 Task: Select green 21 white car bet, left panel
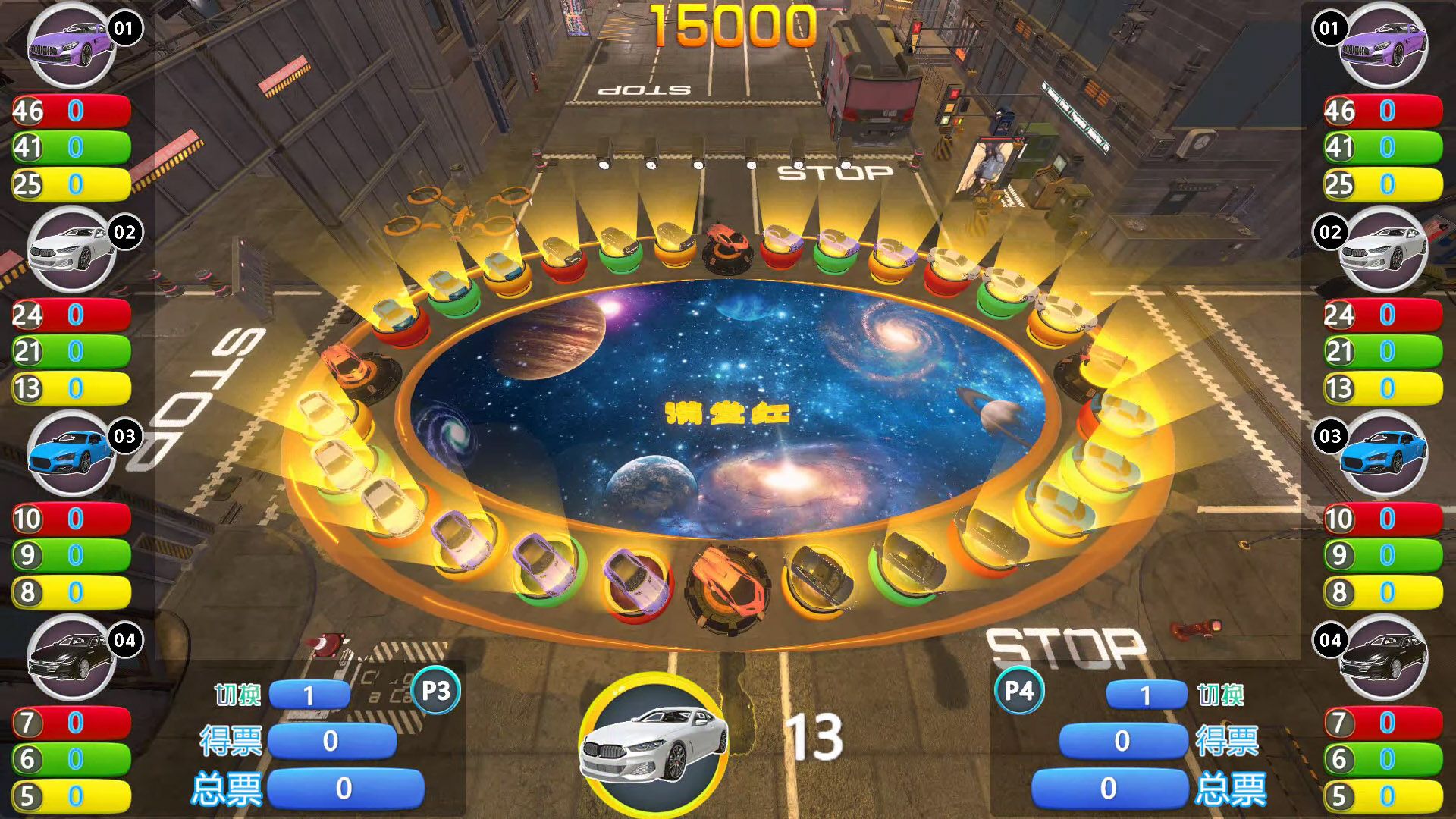click(71, 351)
